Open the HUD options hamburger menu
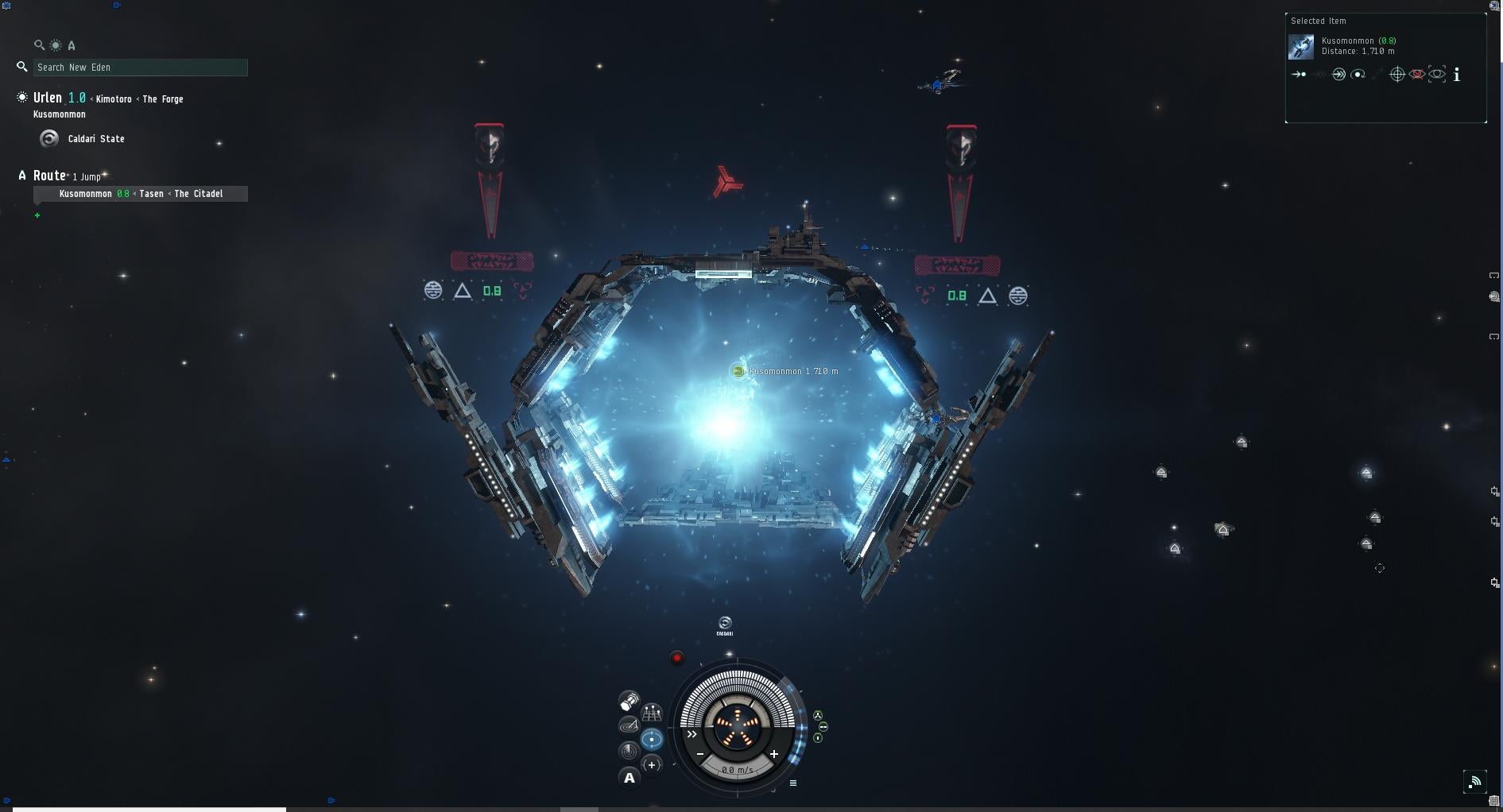 pyautogui.click(x=793, y=784)
